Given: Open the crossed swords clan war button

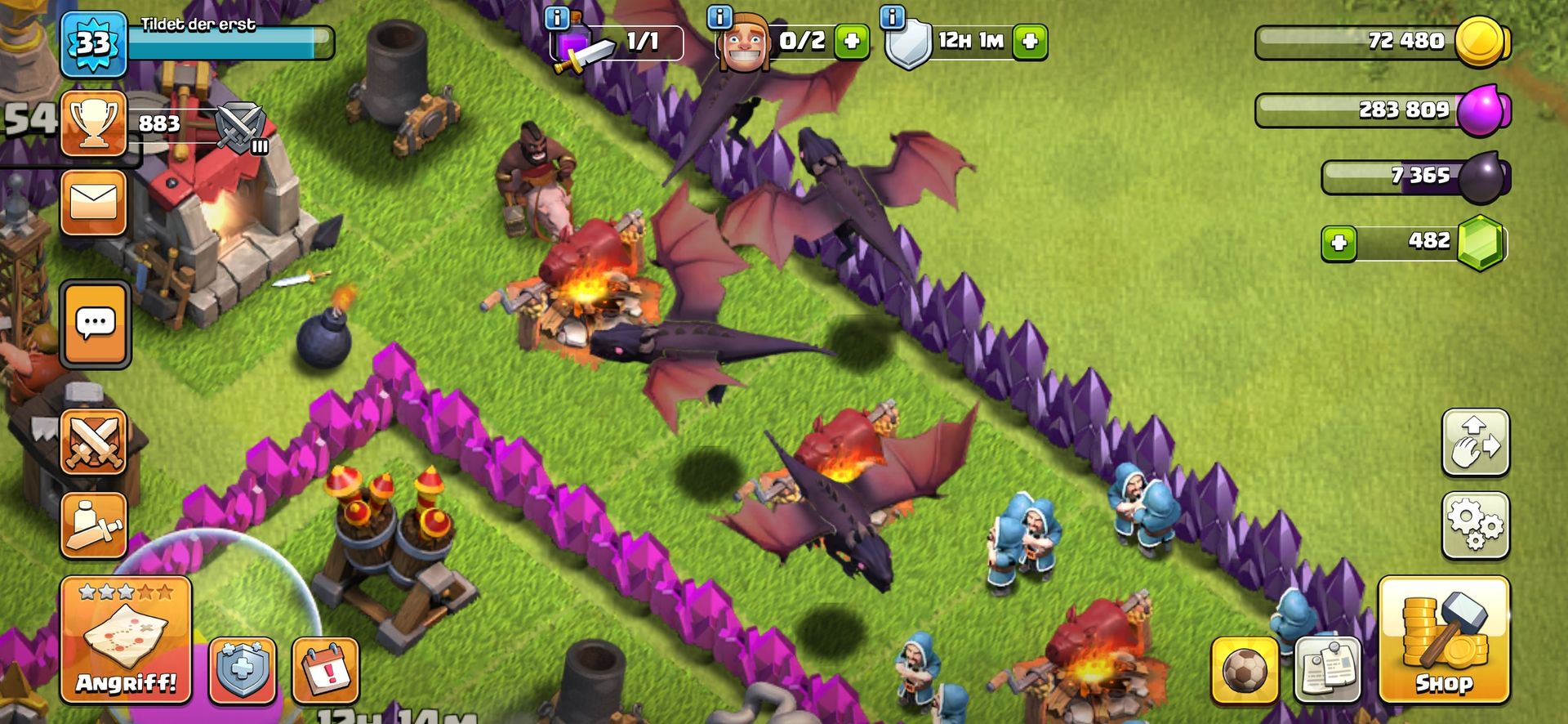Looking at the screenshot, I should coord(94,442).
